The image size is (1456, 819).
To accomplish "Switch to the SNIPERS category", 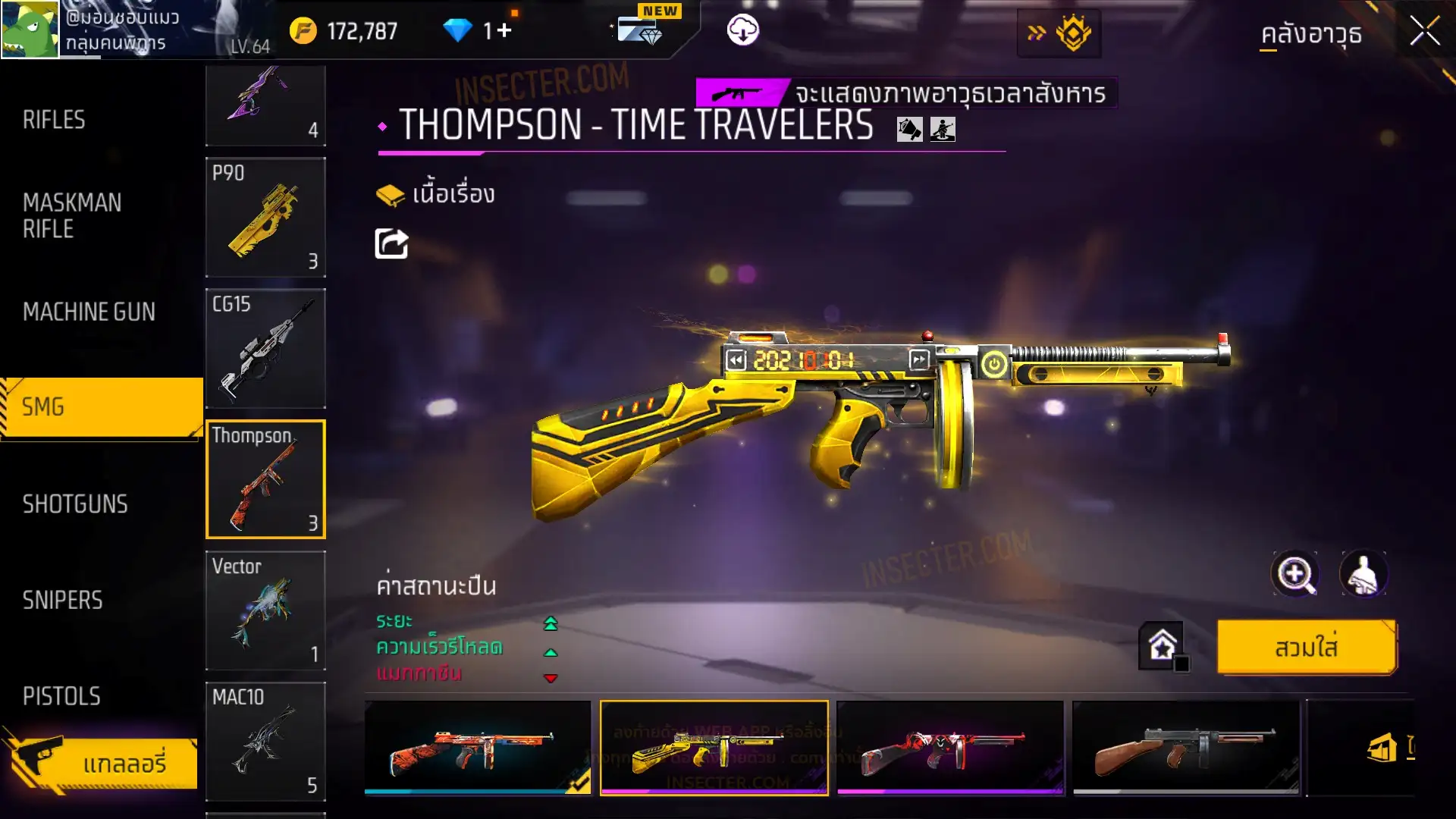I will 62,601.
